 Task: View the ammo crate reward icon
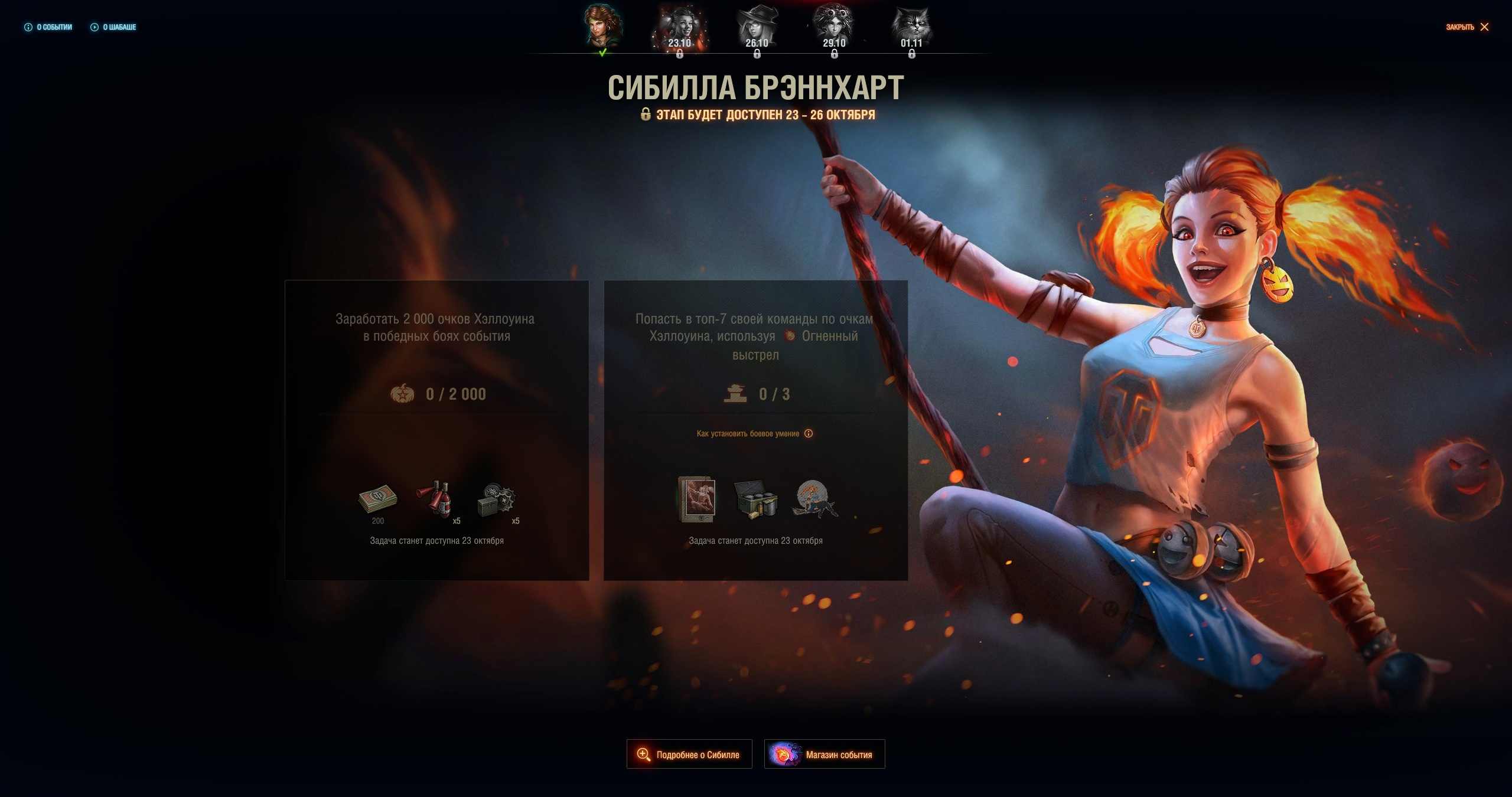(755, 499)
